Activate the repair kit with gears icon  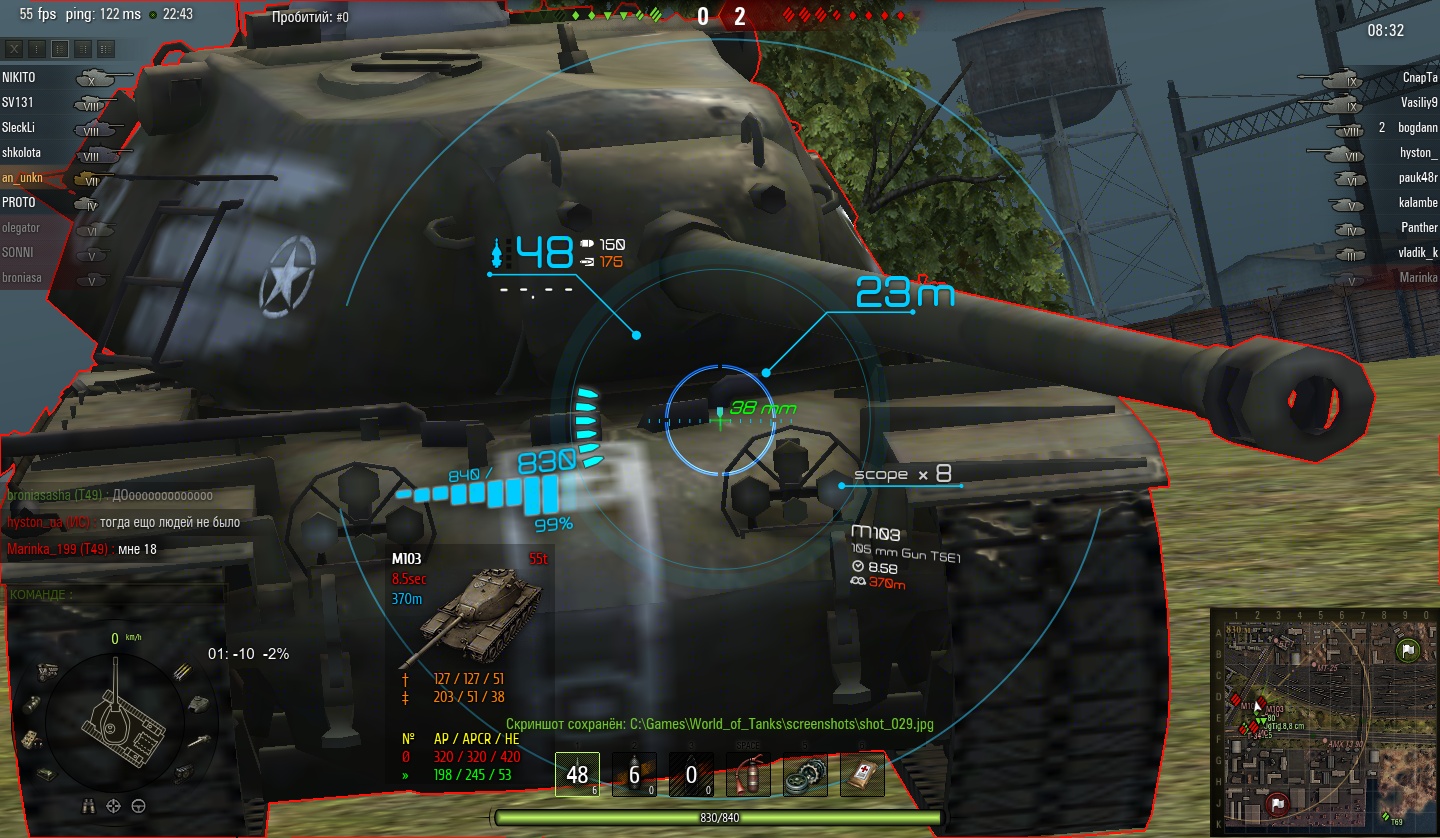pyautogui.click(x=805, y=774)
